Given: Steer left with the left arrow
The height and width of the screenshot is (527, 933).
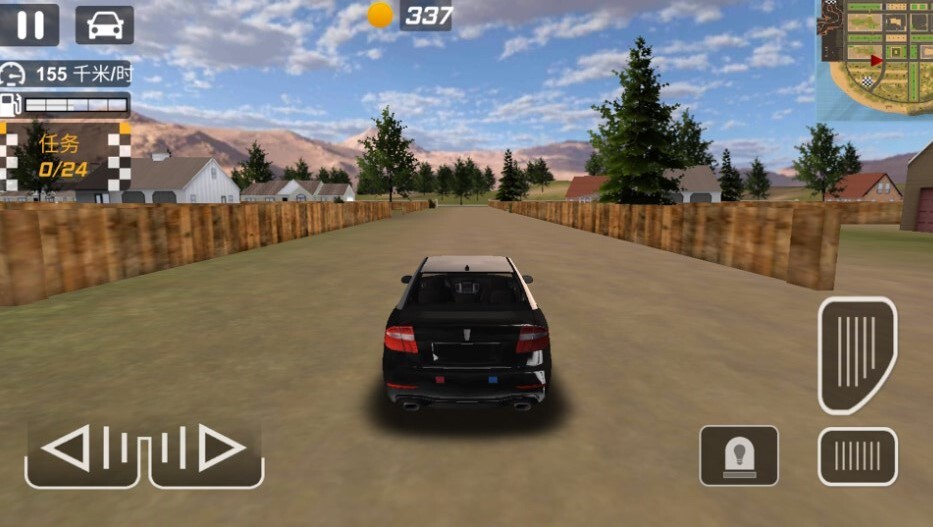Looking at the screenshot, I should click(83, 449).
